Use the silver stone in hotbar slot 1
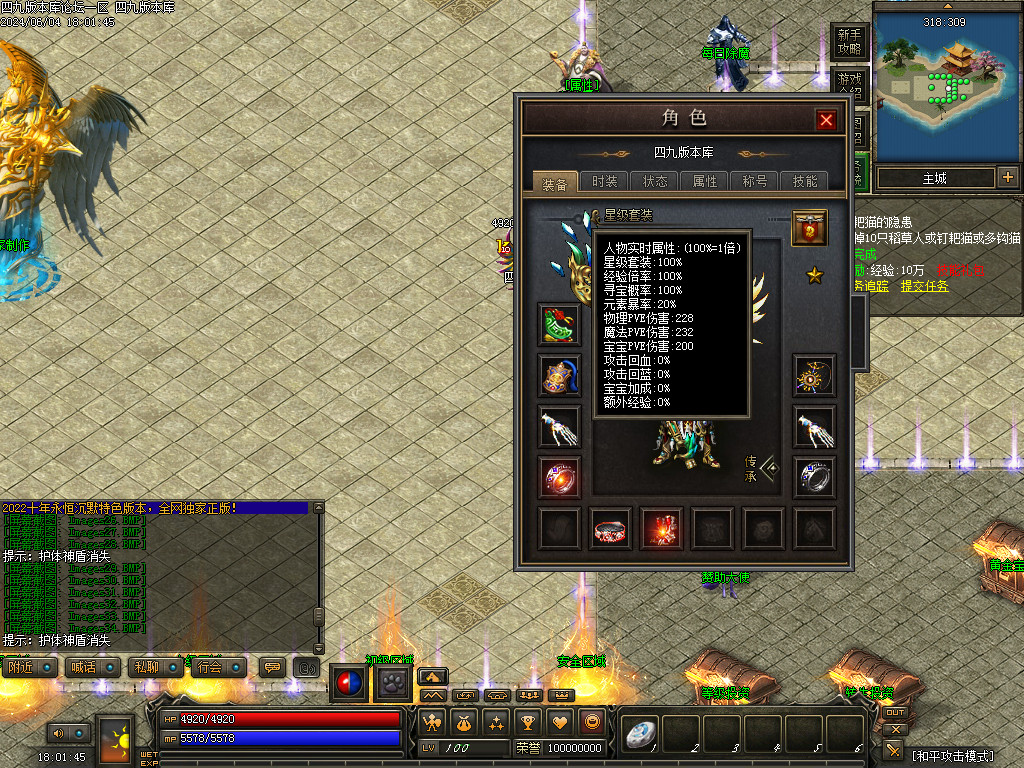Screen dimensions: 1024x768 click(639, 734)
